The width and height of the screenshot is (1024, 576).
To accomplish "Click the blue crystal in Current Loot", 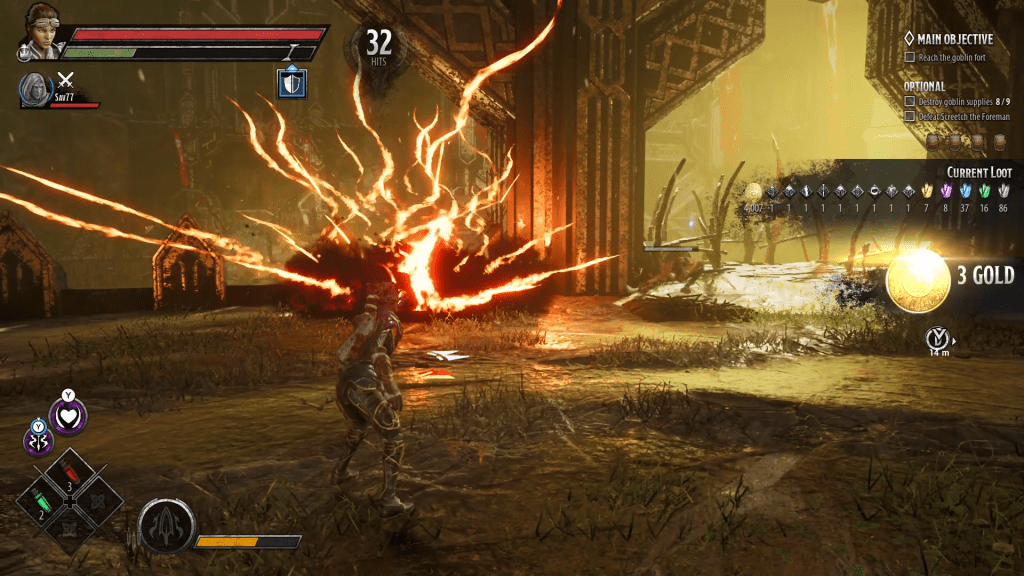I will pyautogui.click(x=965, y=191).
